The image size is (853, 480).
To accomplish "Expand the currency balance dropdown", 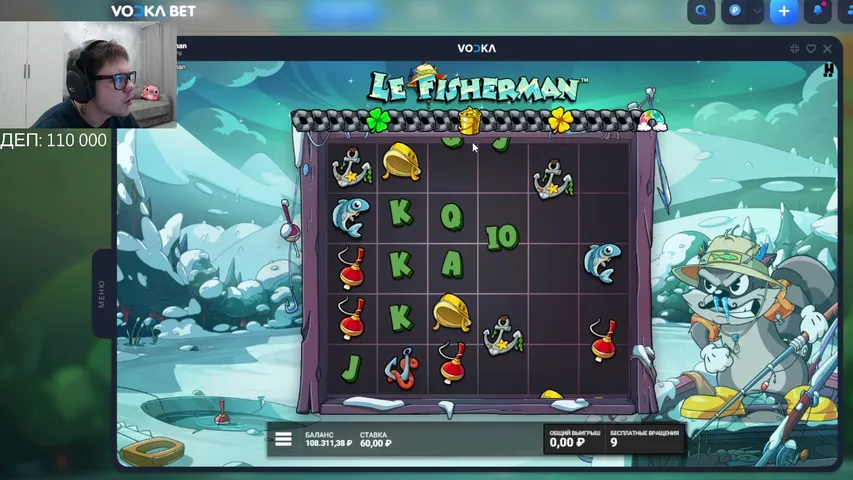I will coord(755,11).
